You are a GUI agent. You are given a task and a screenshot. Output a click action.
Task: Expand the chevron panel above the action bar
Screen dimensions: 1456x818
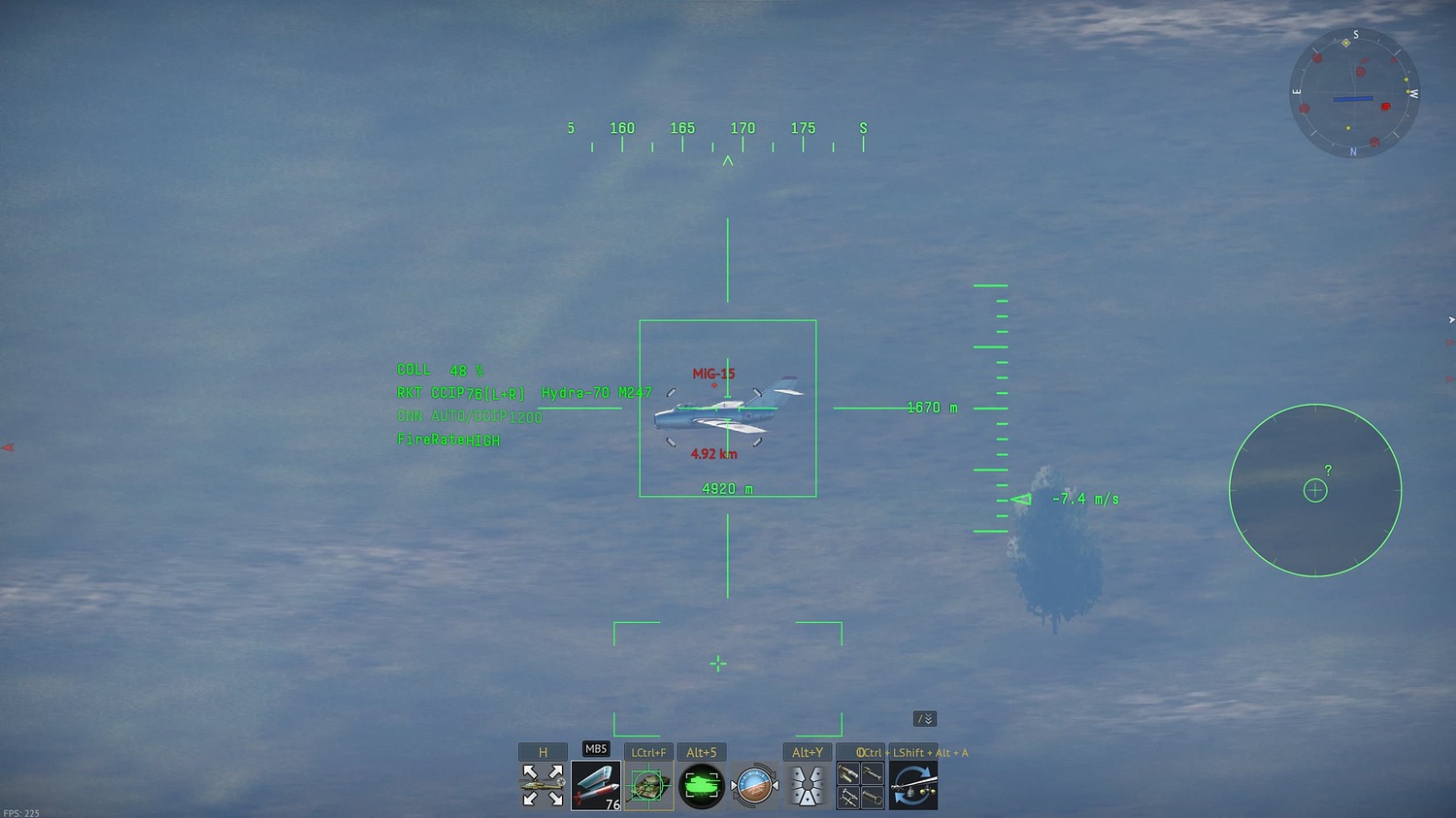click(924, 718)
